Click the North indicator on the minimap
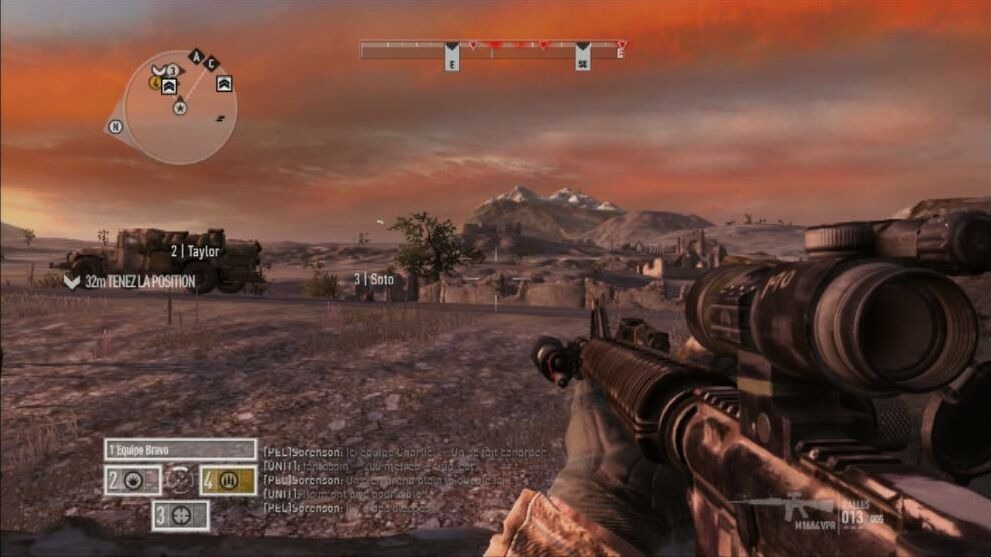The height and width of the screenshot is (557, 991). [115, 126]
